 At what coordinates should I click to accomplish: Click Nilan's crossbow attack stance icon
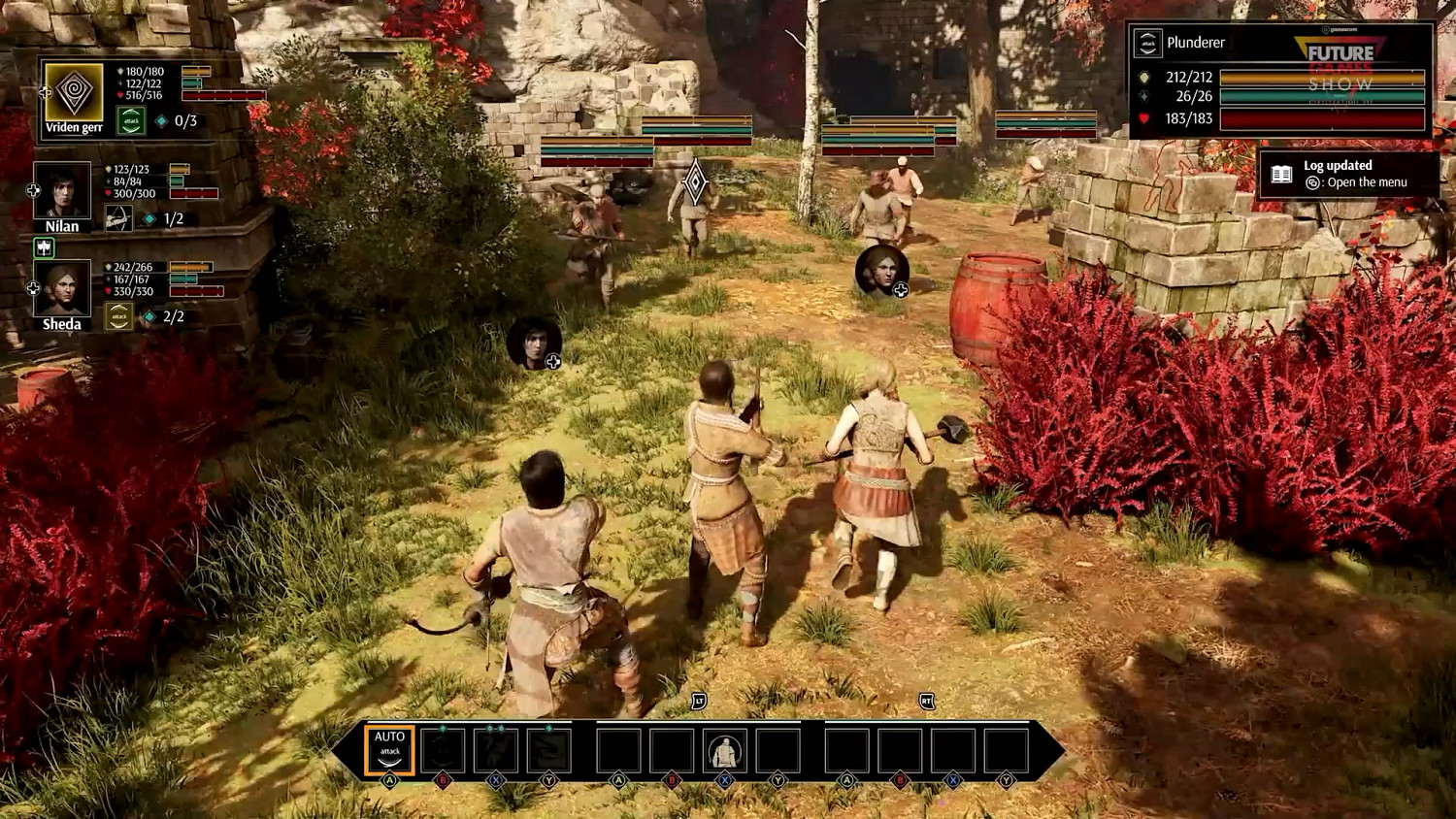point(118,217)
